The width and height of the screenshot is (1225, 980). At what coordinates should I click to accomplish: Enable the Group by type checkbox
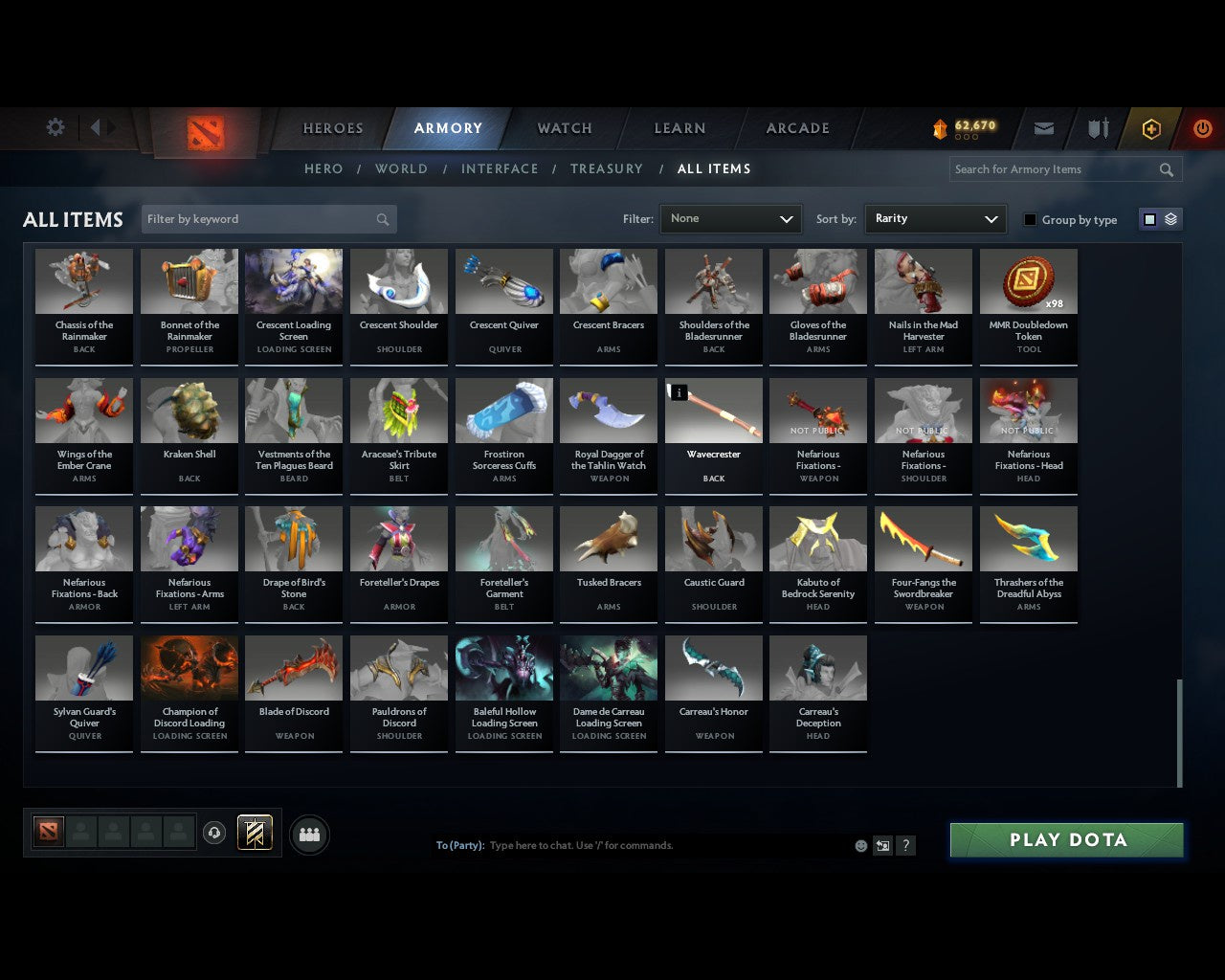tap(1030, 218)
